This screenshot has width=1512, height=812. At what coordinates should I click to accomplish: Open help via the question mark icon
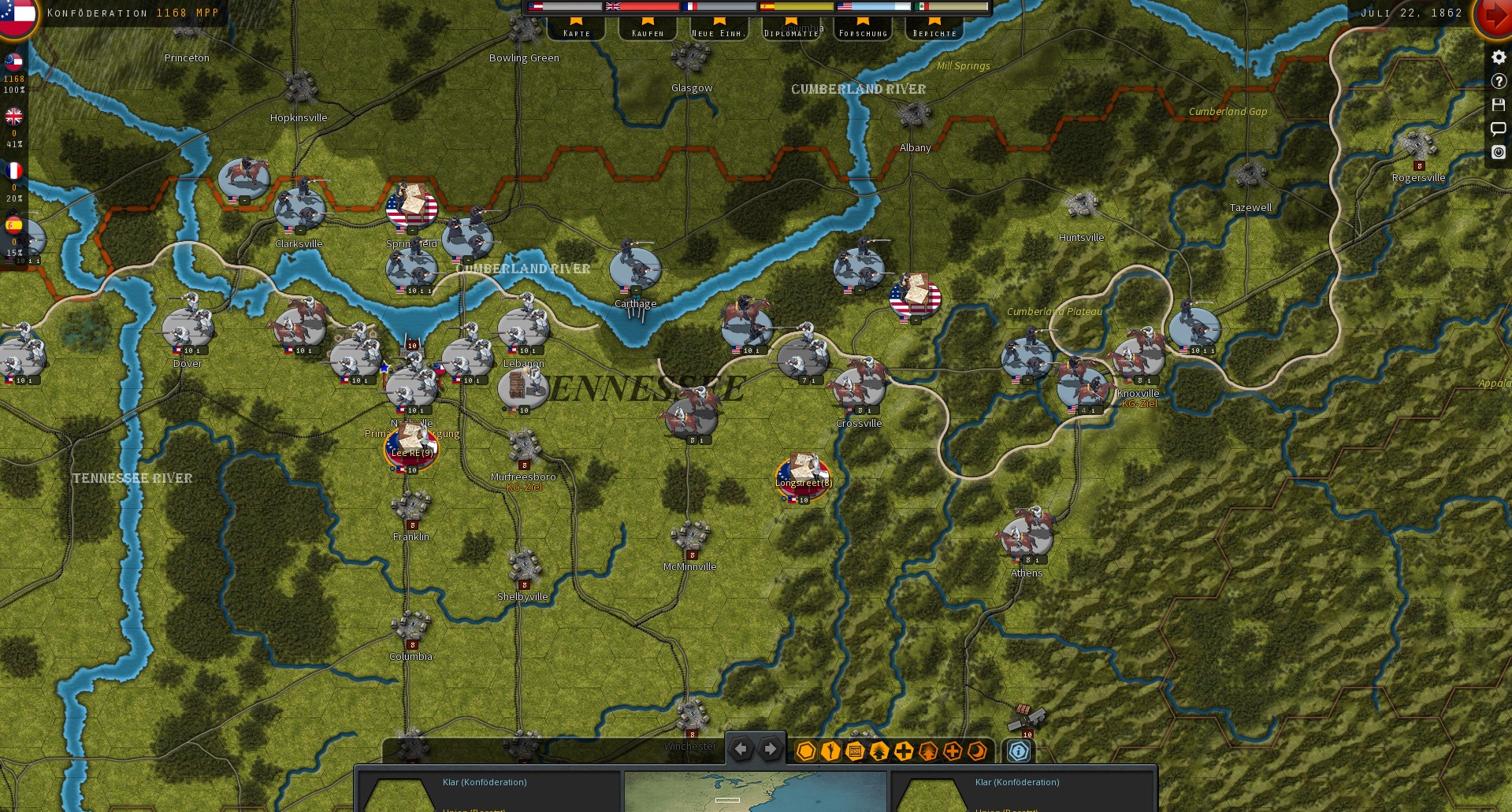tap(1499, 81)
